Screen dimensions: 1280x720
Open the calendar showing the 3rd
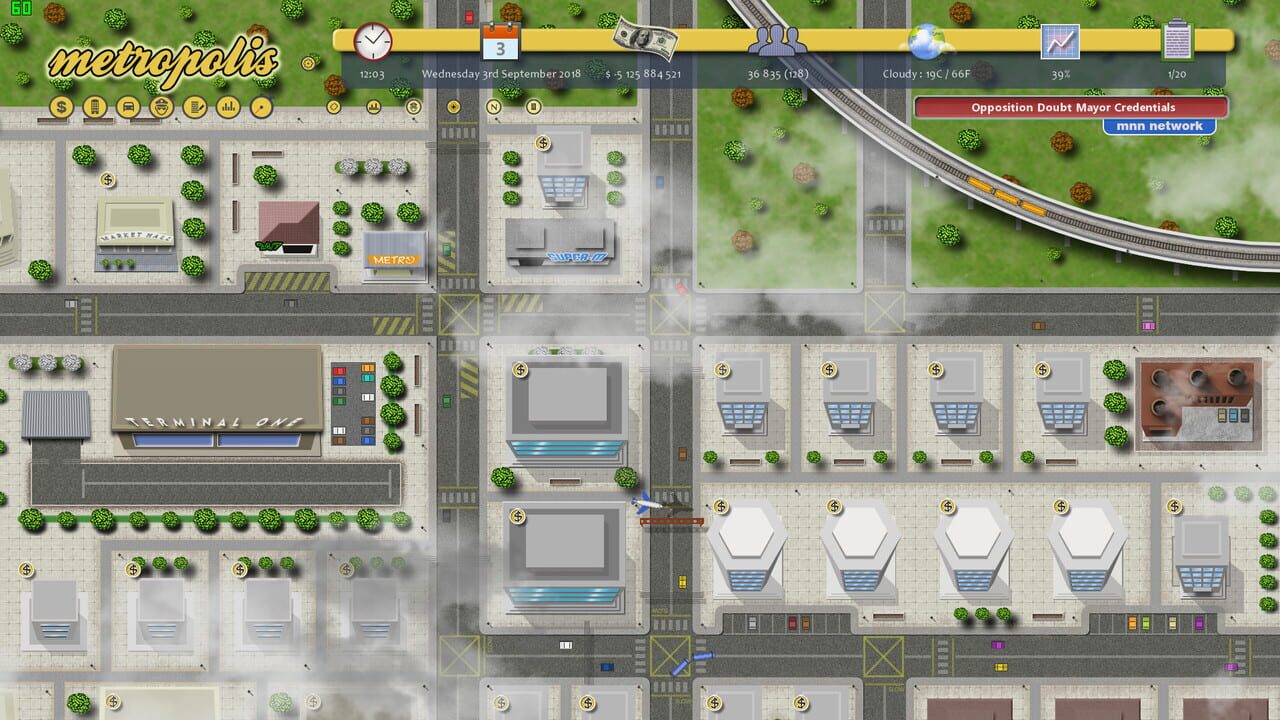click(499, 43)
